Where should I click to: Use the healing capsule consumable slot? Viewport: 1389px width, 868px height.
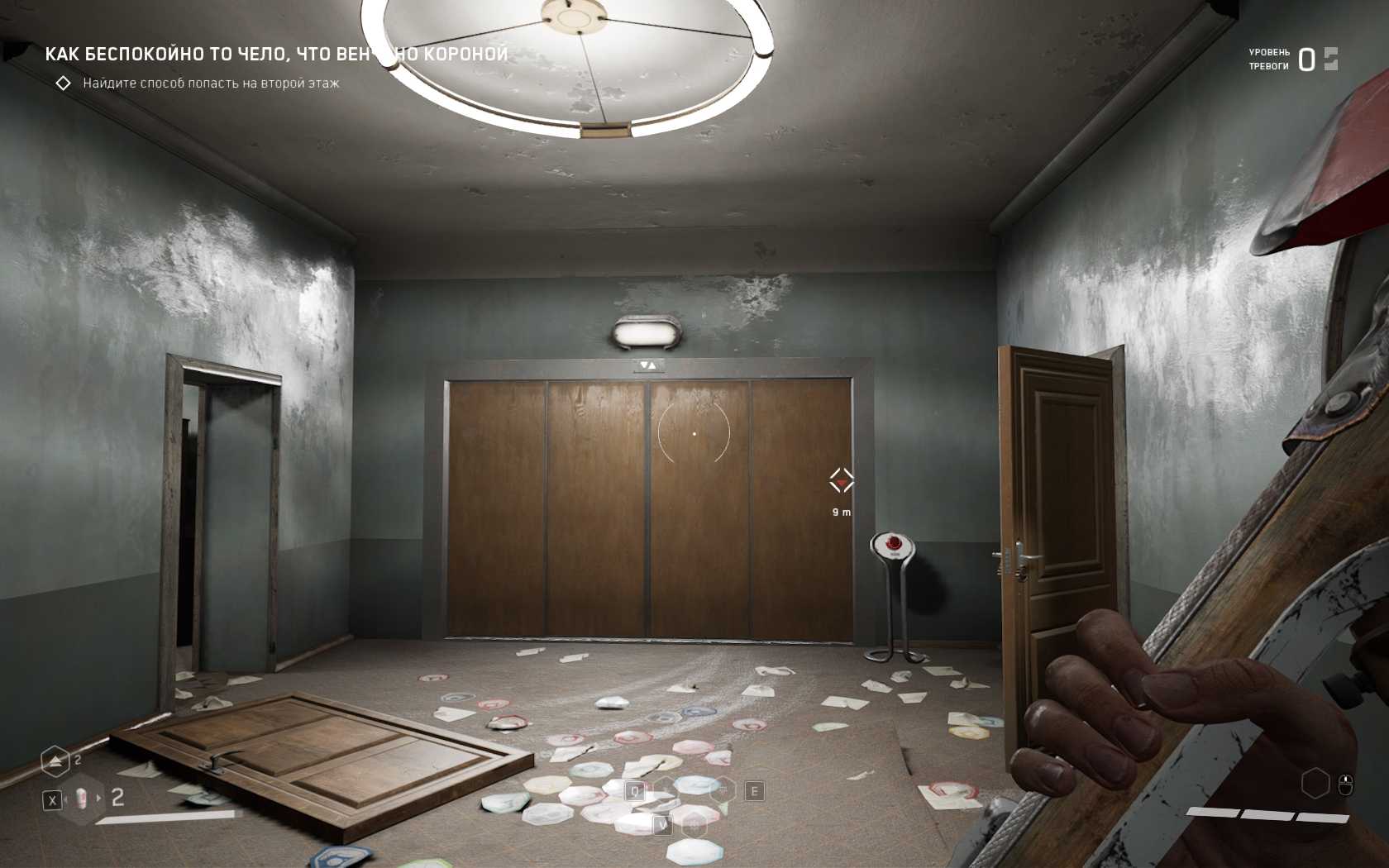82,799
